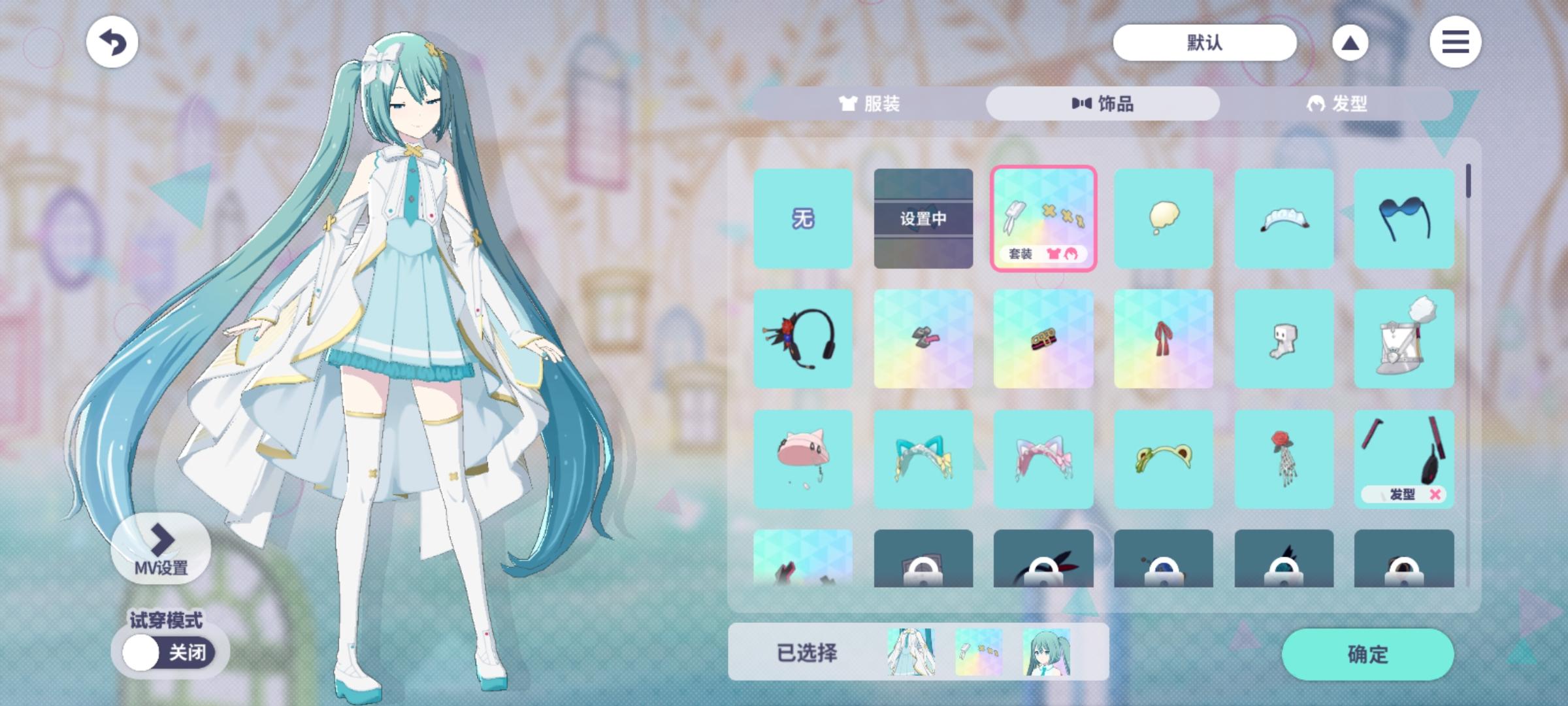Collapse the panel with the up triangle
This screenshot has height=706, width=1568.
pyautogui.click(x=1350, y=42)
